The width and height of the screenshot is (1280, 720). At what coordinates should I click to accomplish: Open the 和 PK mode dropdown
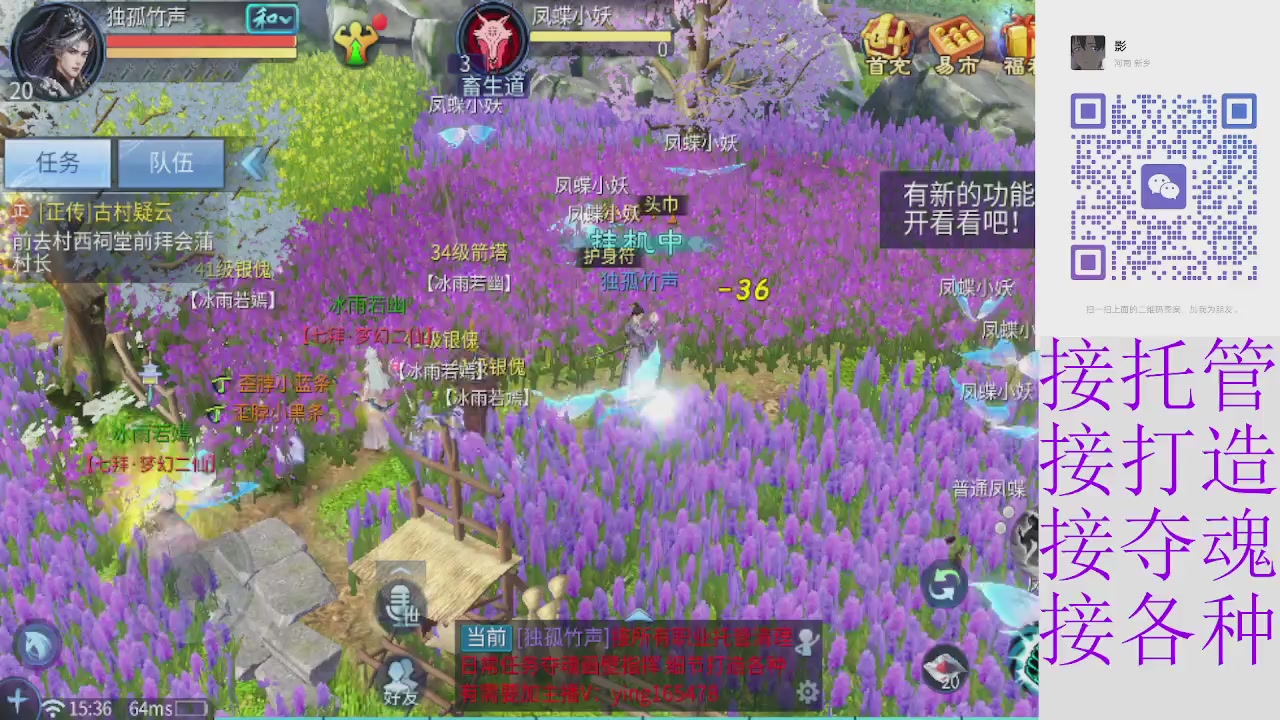coord(270,18)
